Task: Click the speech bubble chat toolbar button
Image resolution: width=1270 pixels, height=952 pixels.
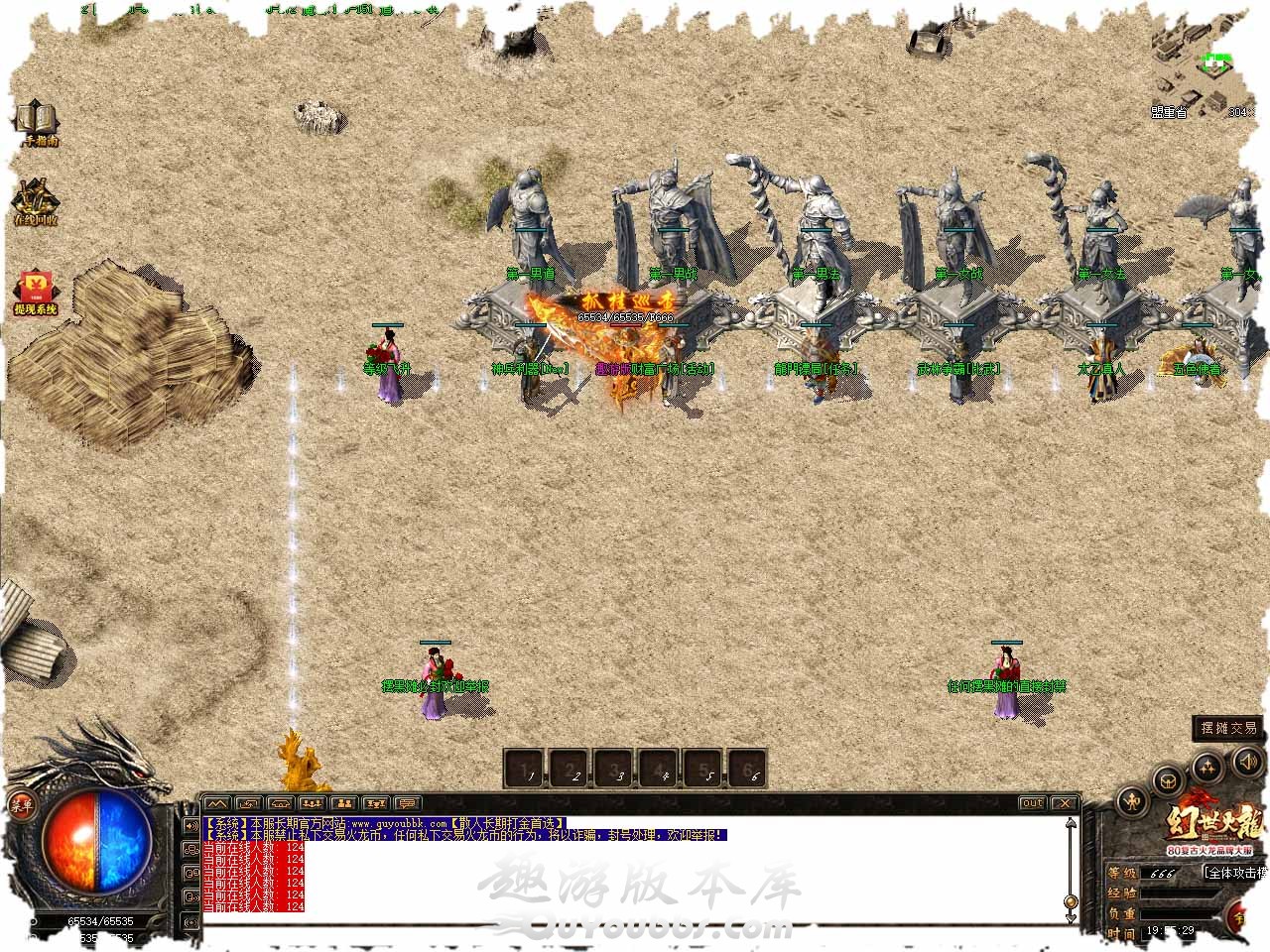Action: [407, 803]
